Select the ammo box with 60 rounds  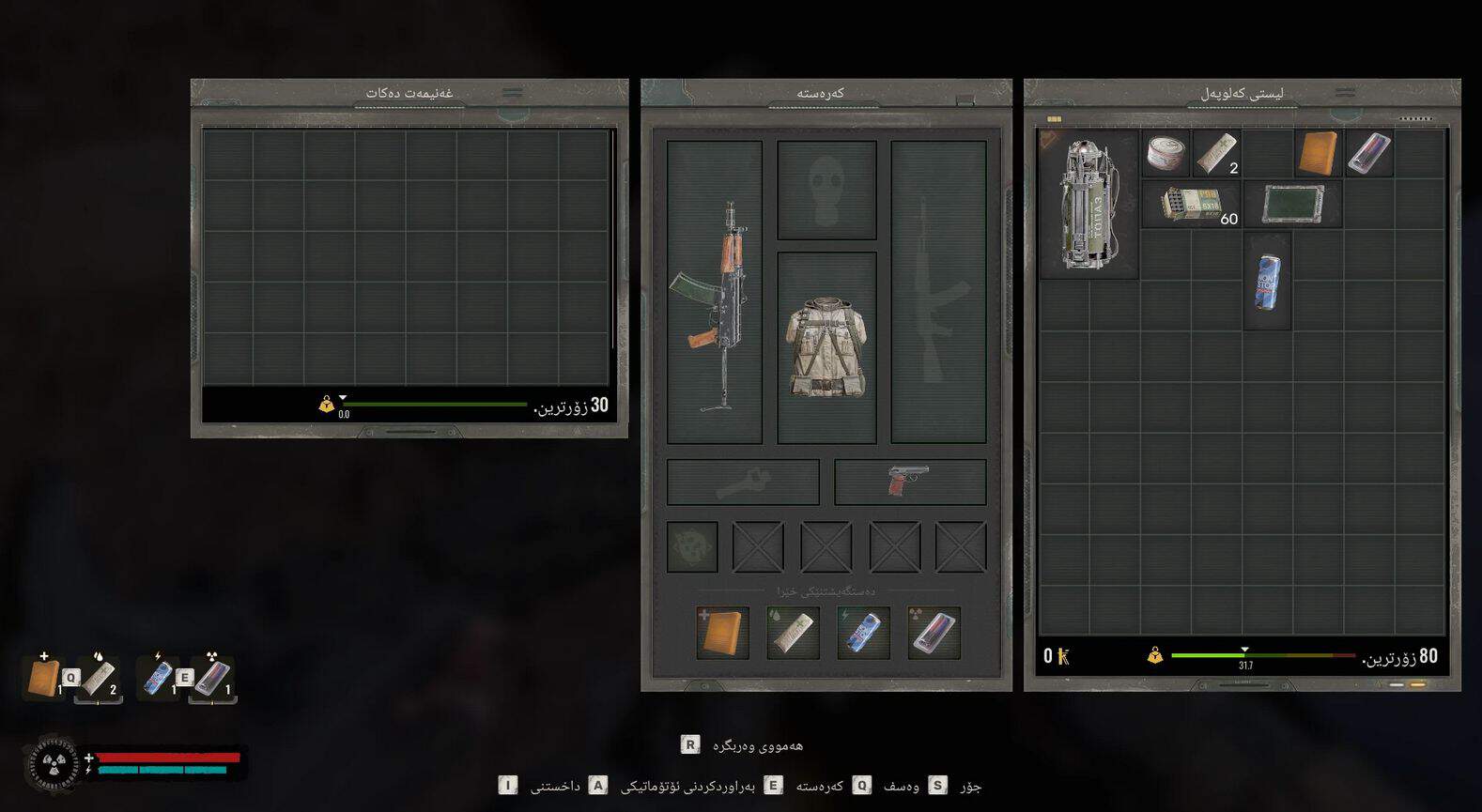tap(1191, 205)
